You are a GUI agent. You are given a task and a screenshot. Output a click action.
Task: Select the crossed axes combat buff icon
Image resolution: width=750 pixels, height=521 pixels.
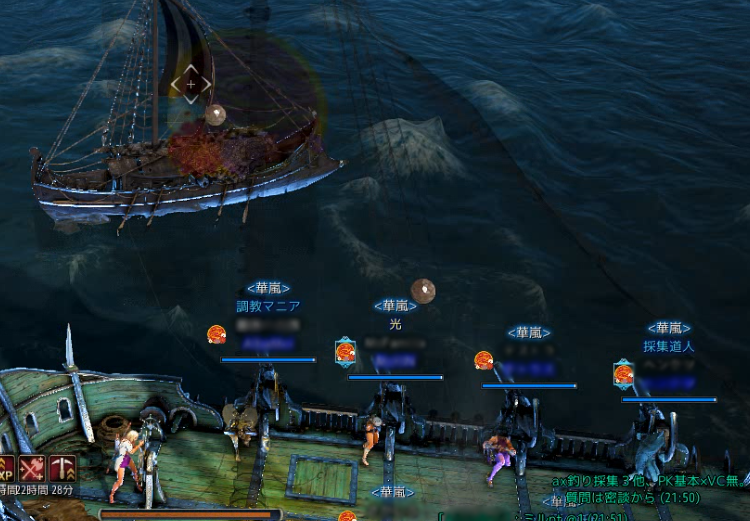(31, 467)
